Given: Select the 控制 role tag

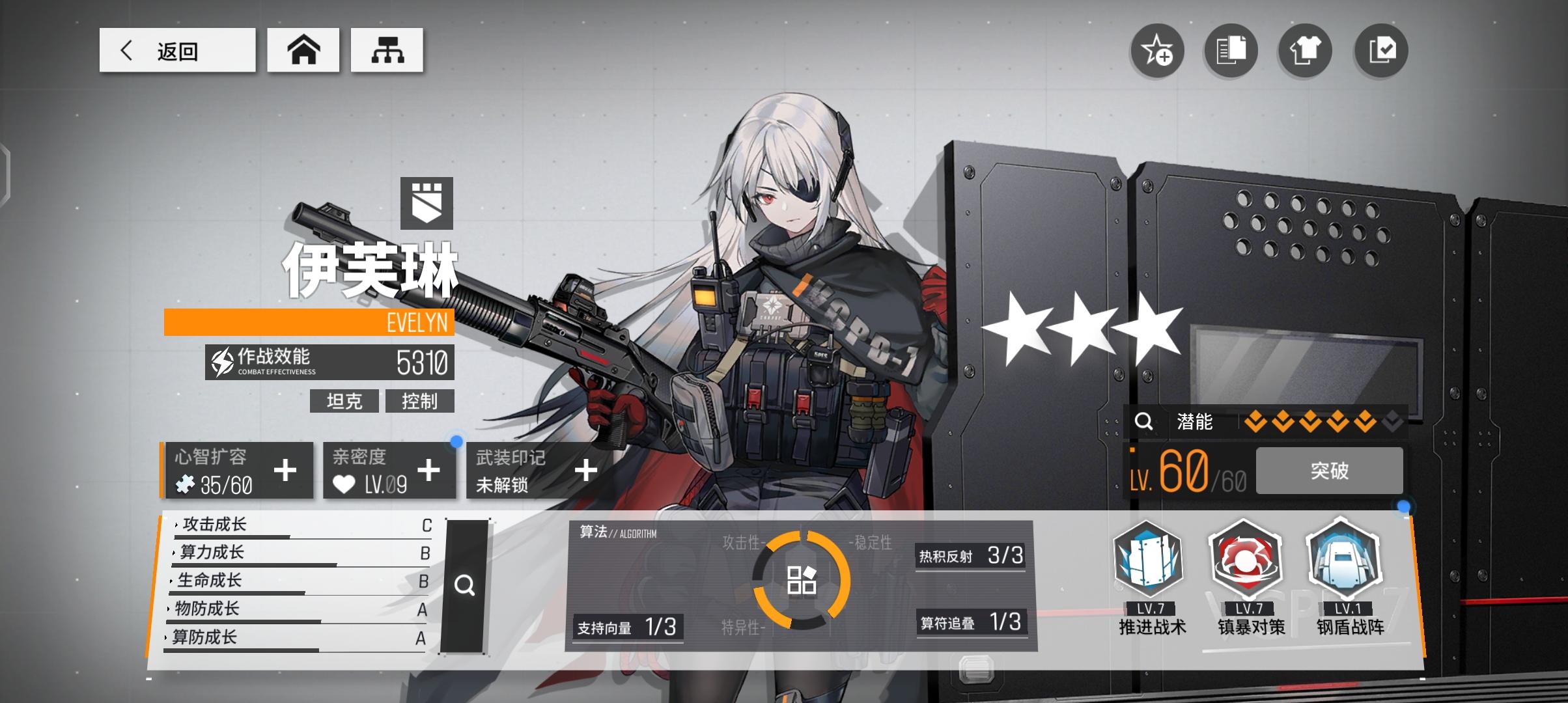Looking at the screenshot, I should (421, 402).
